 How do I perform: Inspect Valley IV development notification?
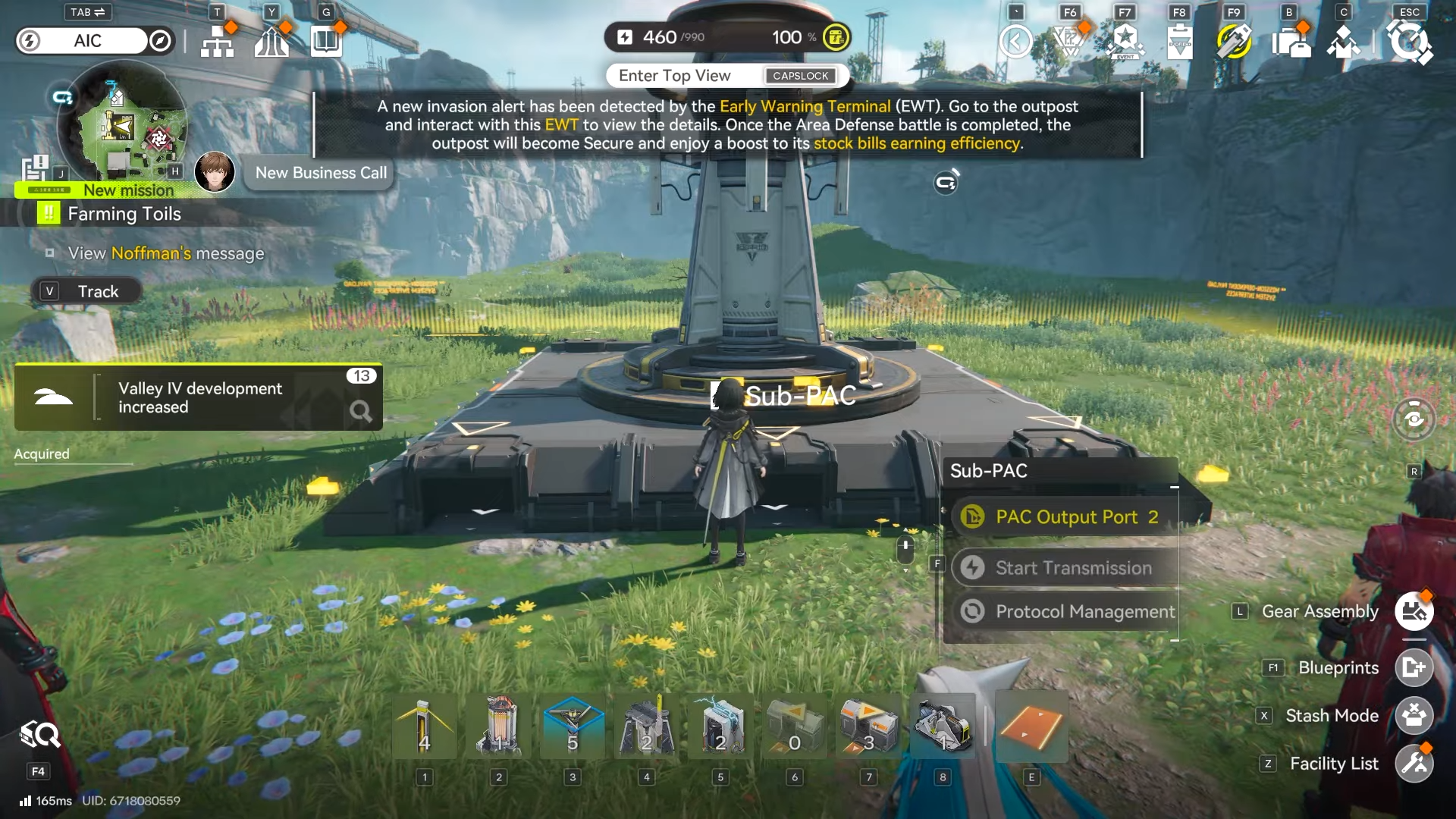[199, 398]
